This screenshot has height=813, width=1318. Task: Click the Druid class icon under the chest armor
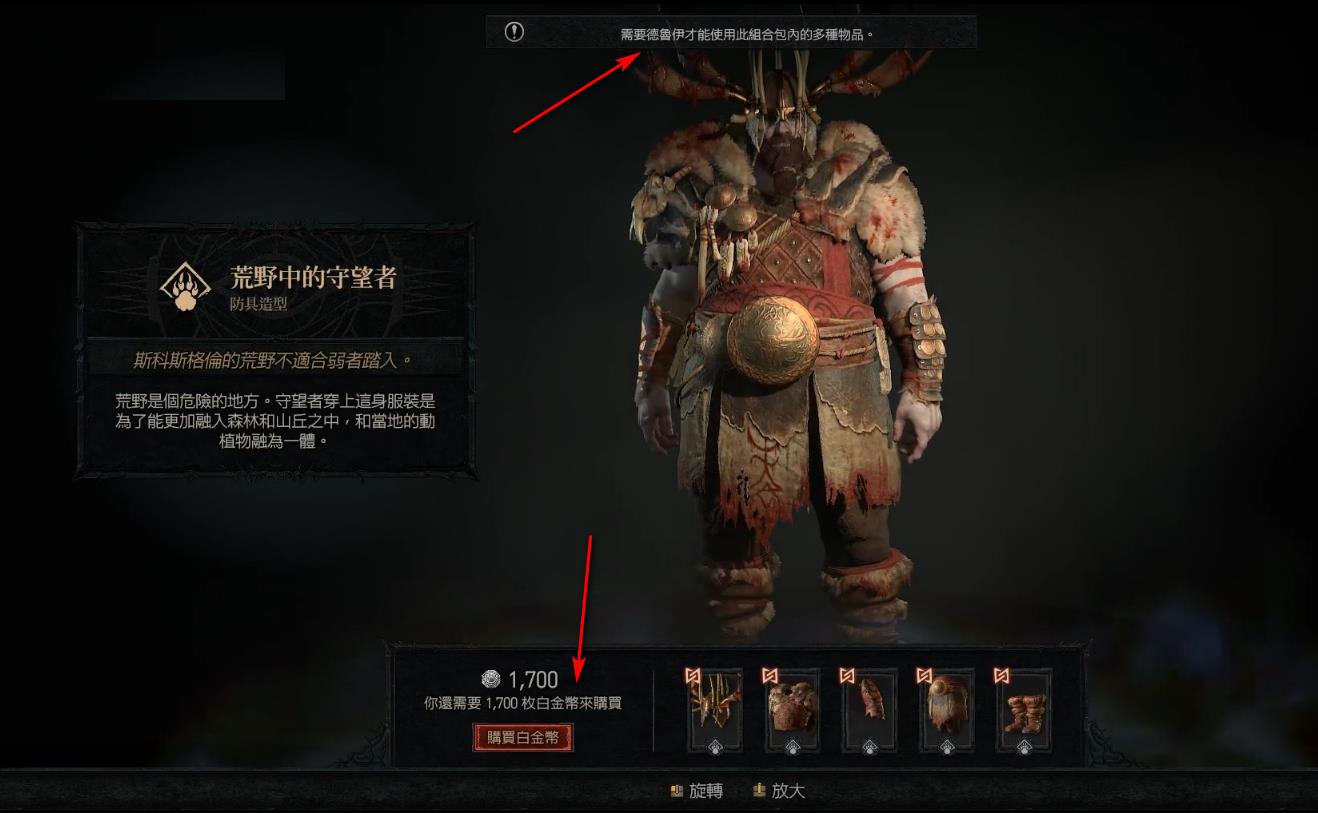tap(792, 746)
